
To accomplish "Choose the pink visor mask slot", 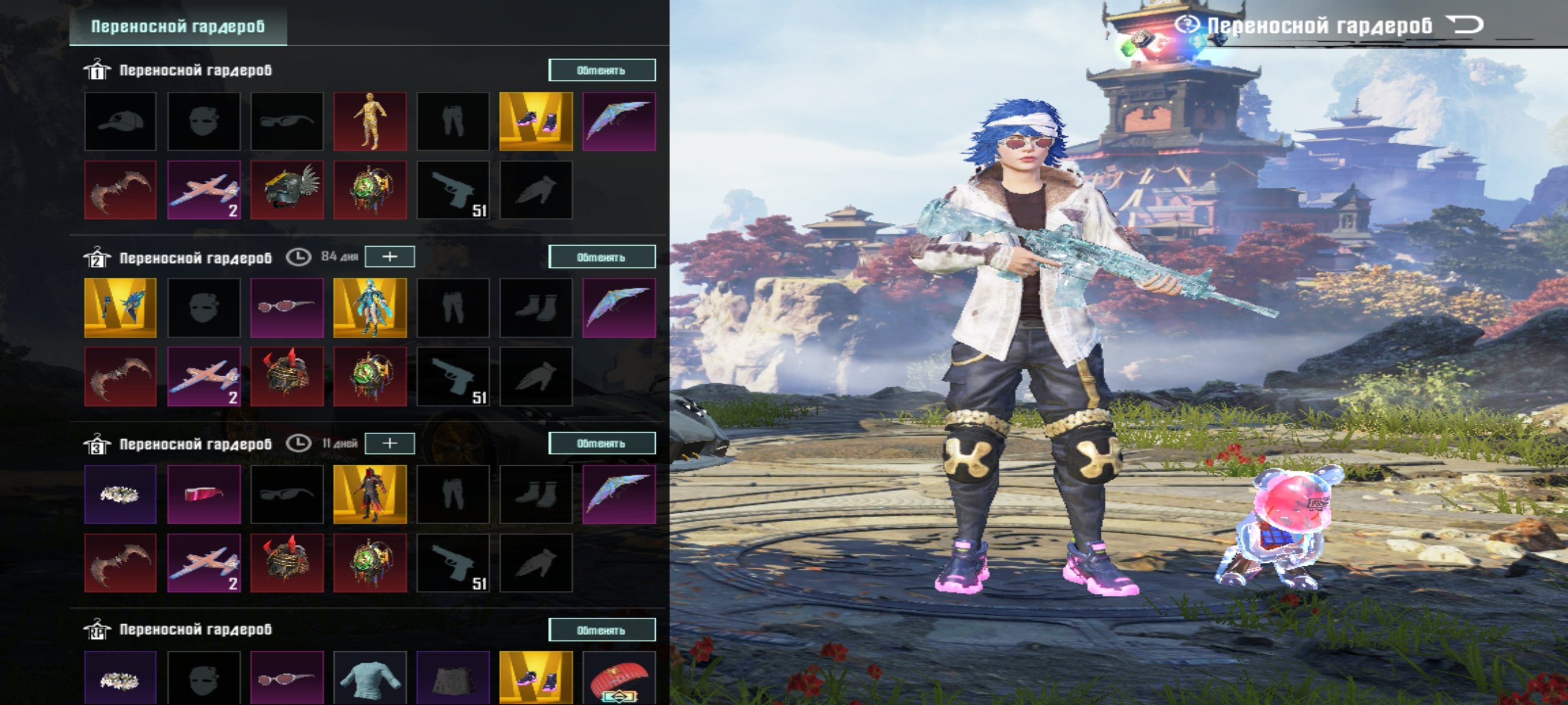I will [204, 495].
